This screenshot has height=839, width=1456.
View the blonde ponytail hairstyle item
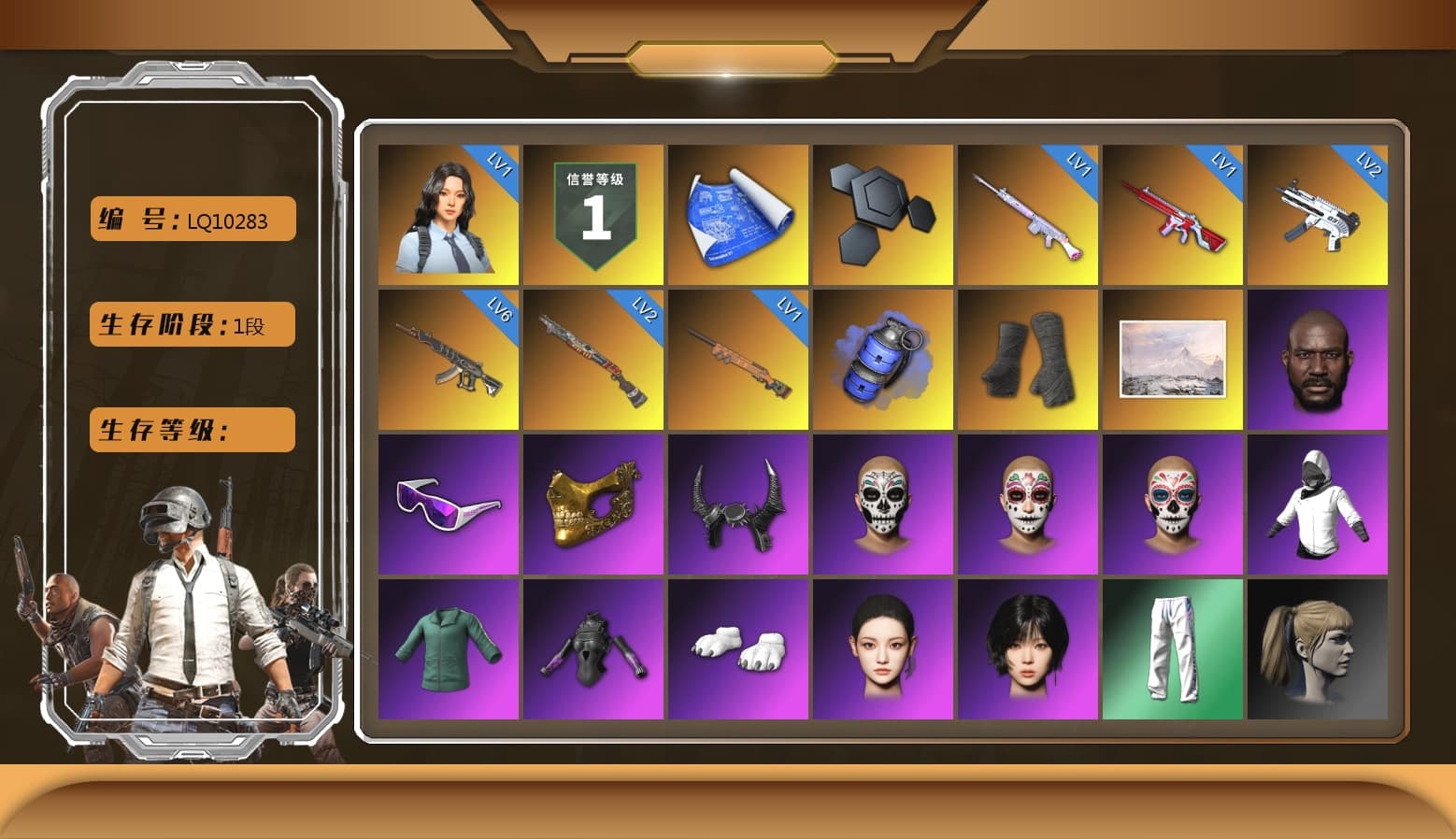[x=1318, y=648]
